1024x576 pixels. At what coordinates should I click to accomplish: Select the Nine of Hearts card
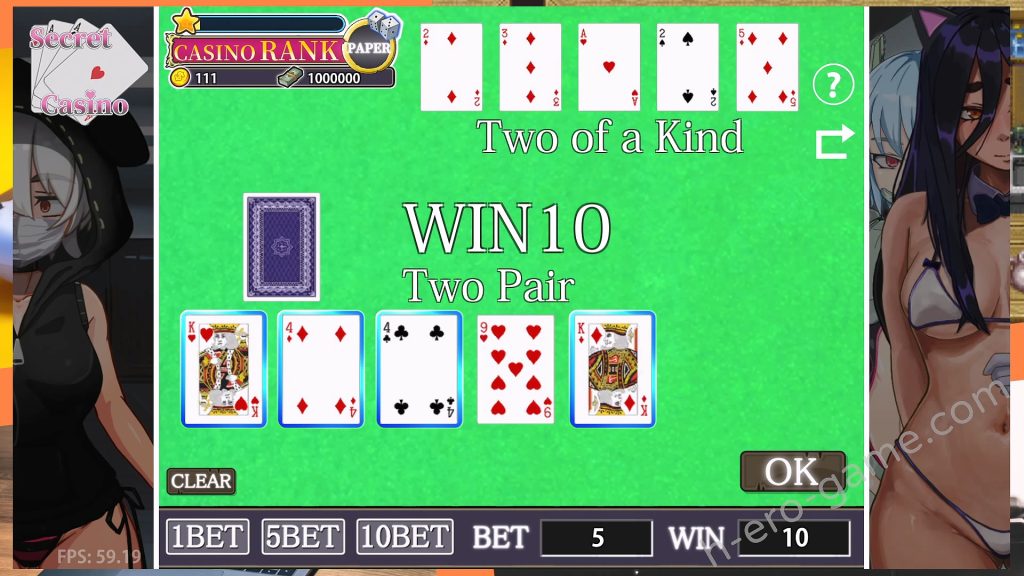pyautogui.click(x=515, y=369)
